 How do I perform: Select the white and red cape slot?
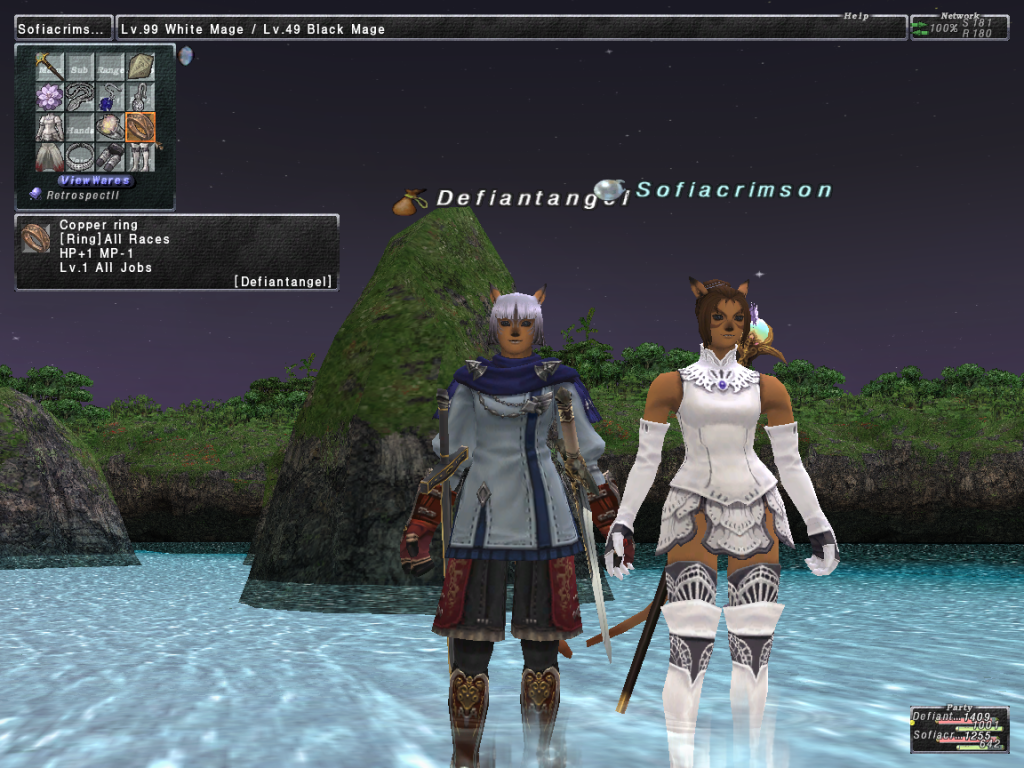point(50,157)
